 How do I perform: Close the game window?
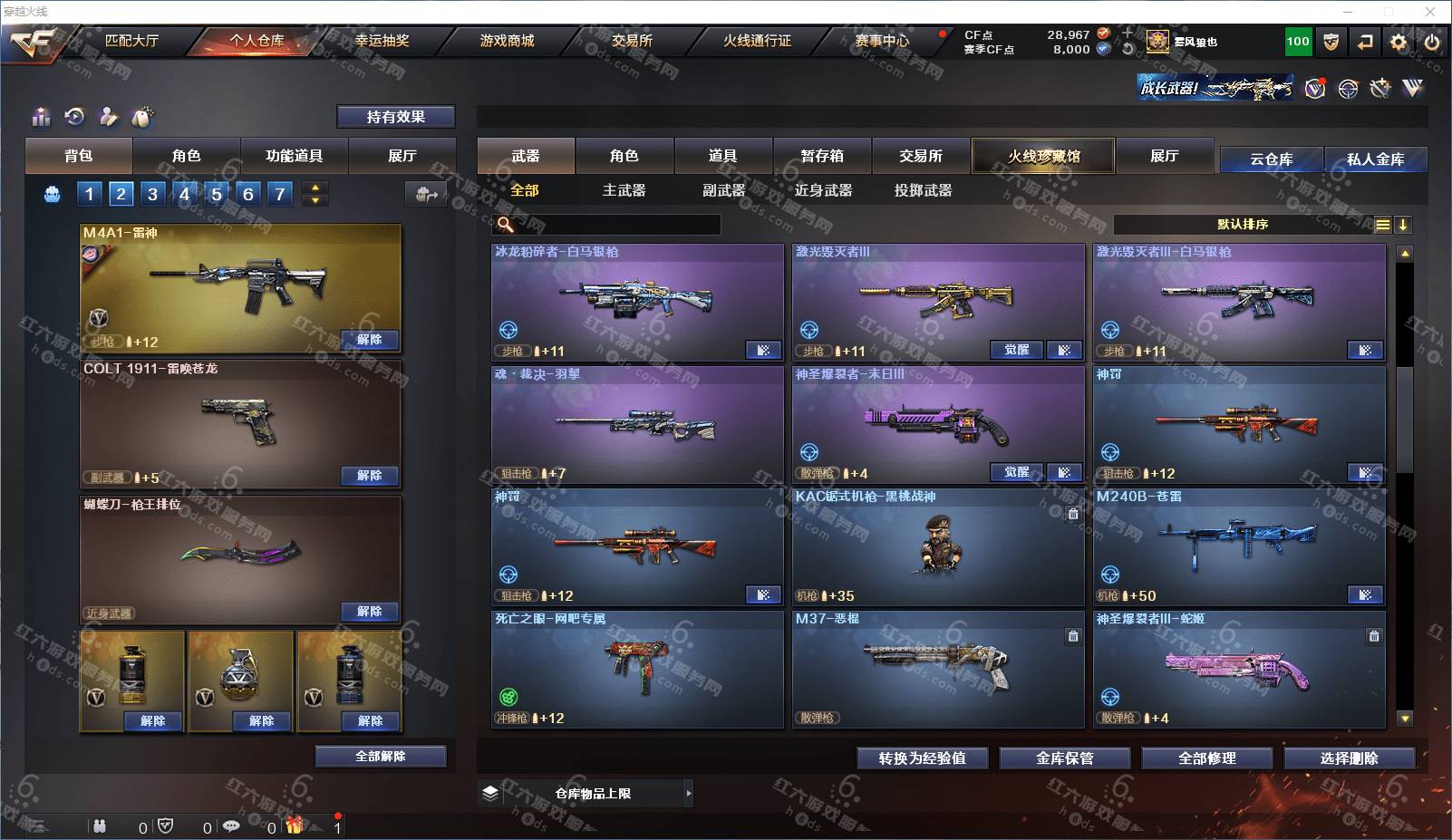1430,12
